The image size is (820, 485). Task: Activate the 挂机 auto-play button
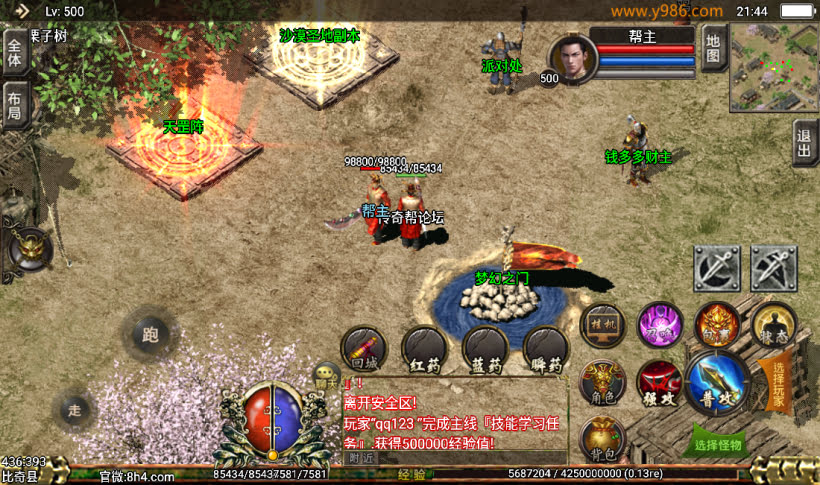603,324
